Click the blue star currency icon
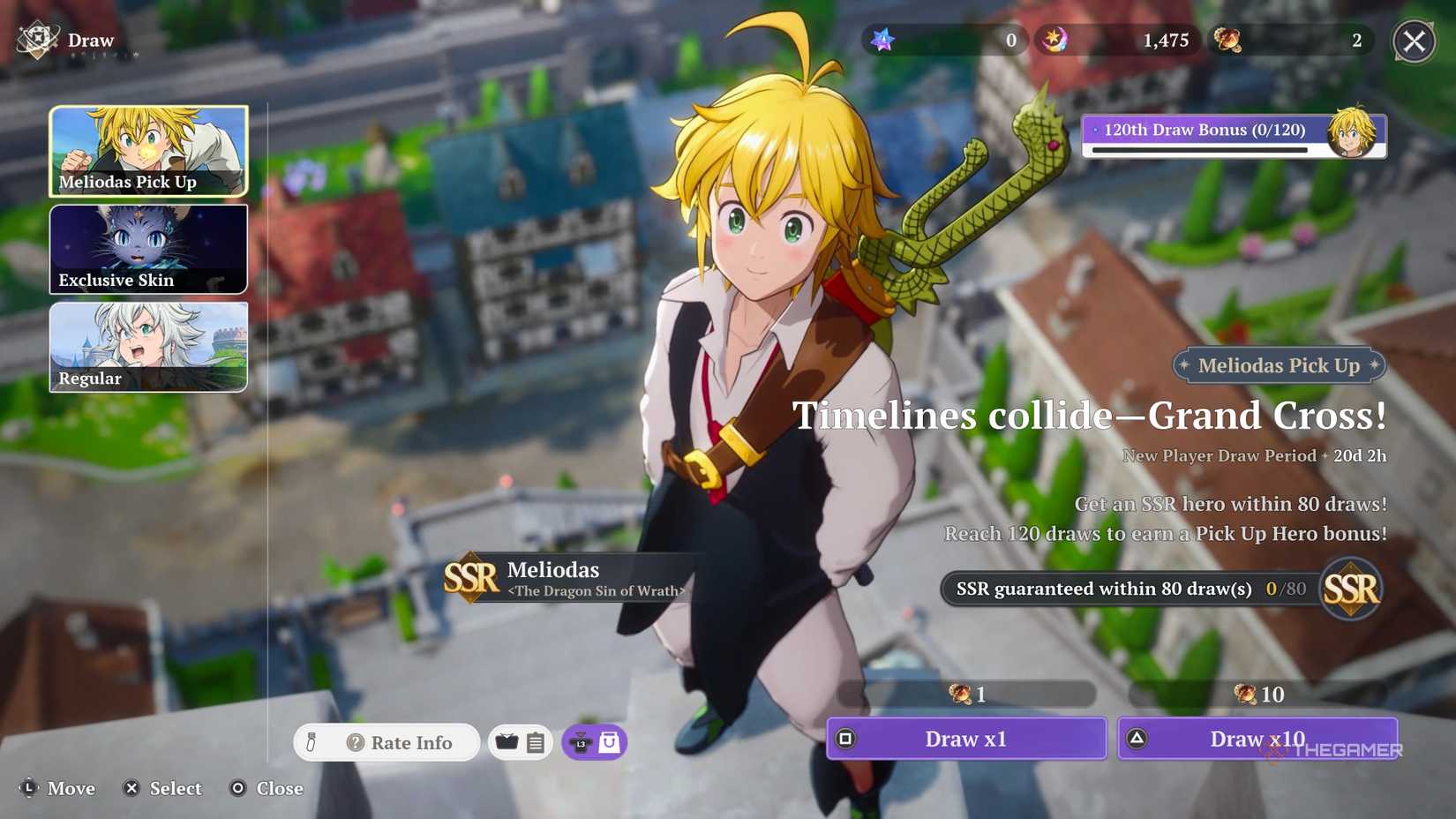The image size is (1456, 819). click(880, 40)
